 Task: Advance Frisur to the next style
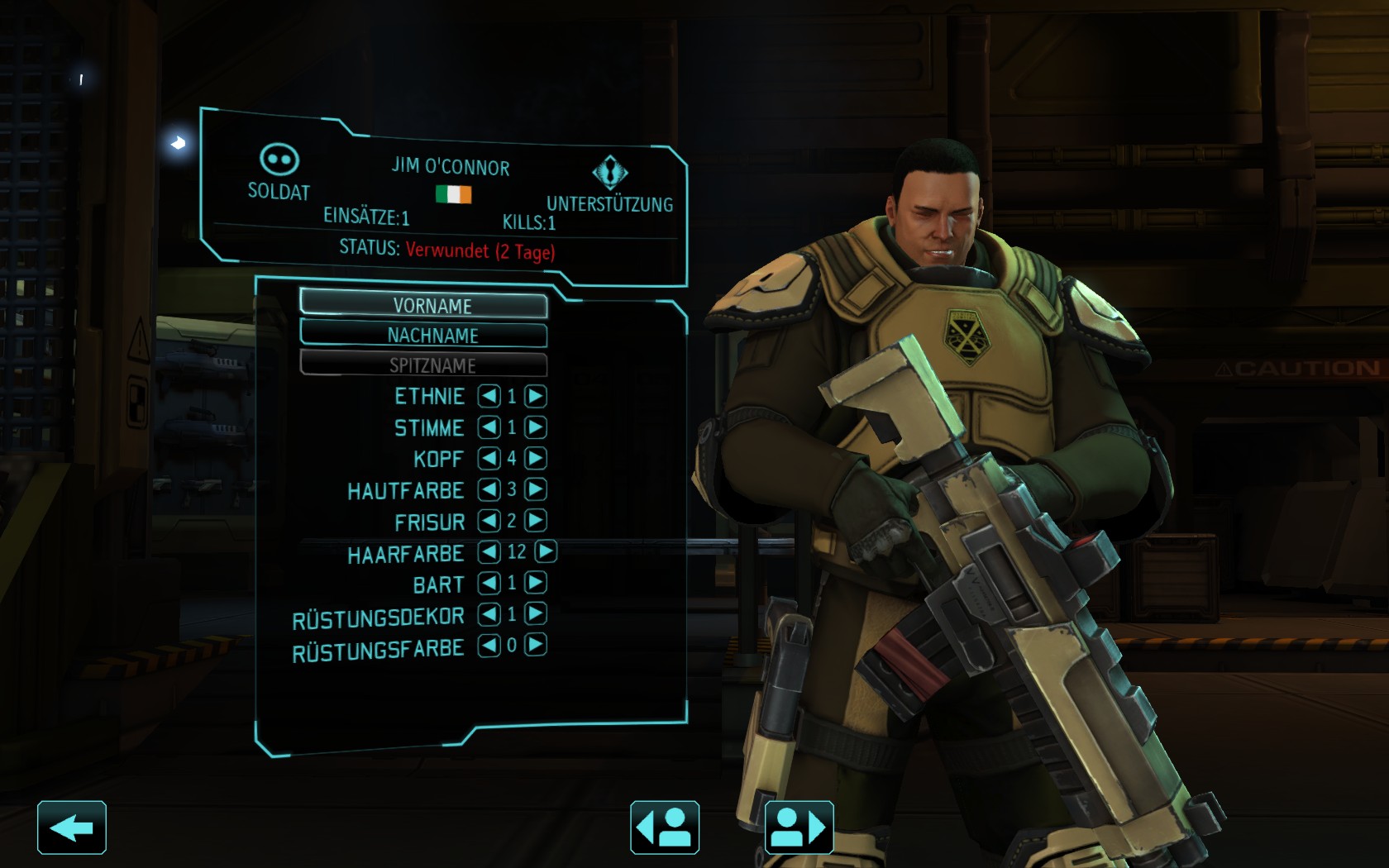pos(536,521)
